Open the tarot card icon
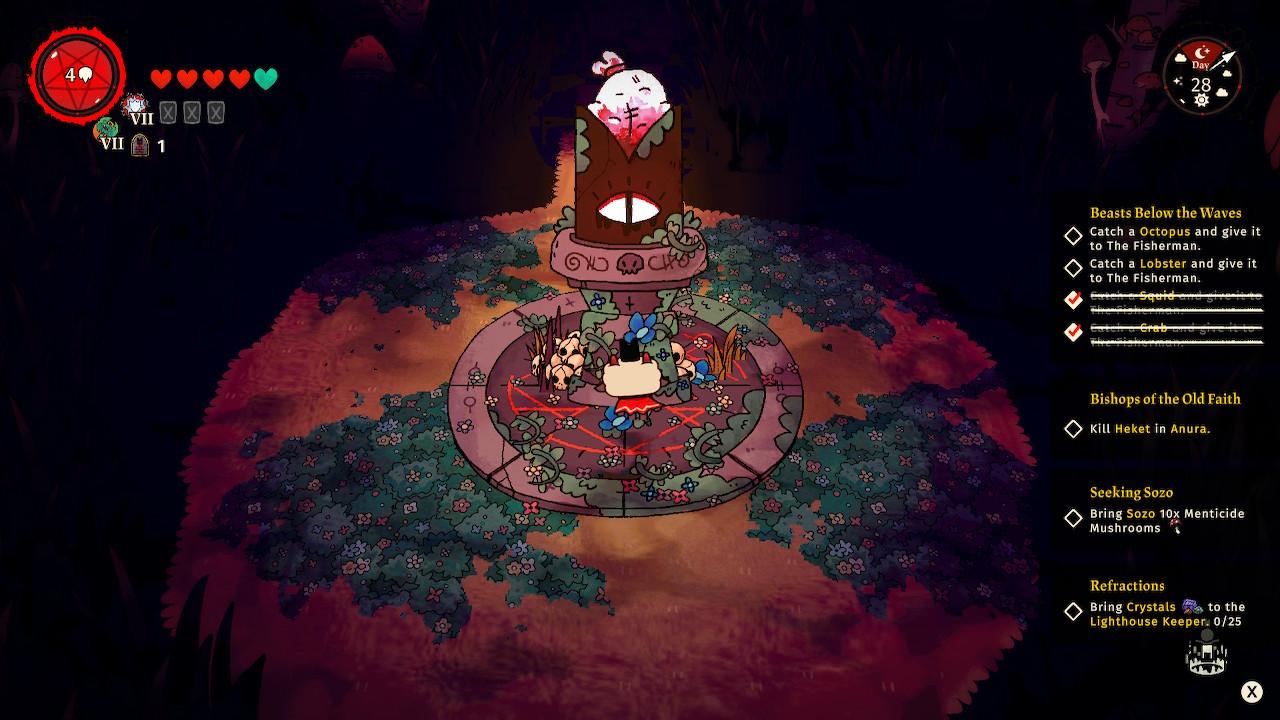The width and height of the screenshot is (1280, 720). point(140,146)
